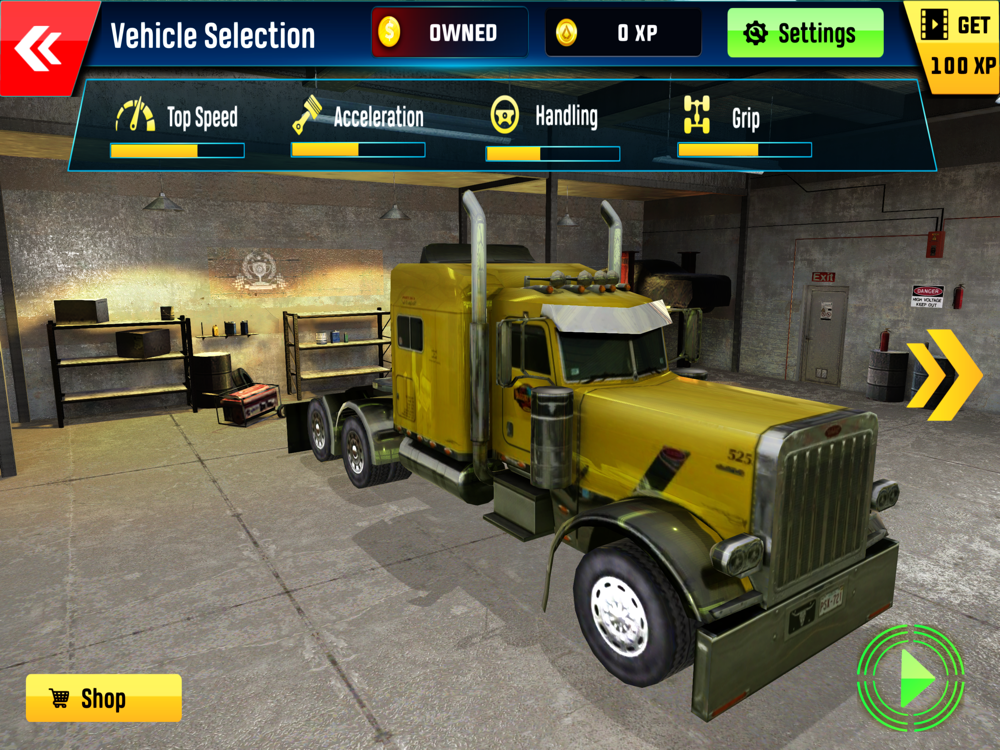Start the game with the green play button
The width and height of the screenshot is (1000, 750).
pyautogui.click(x=911, y=678)
